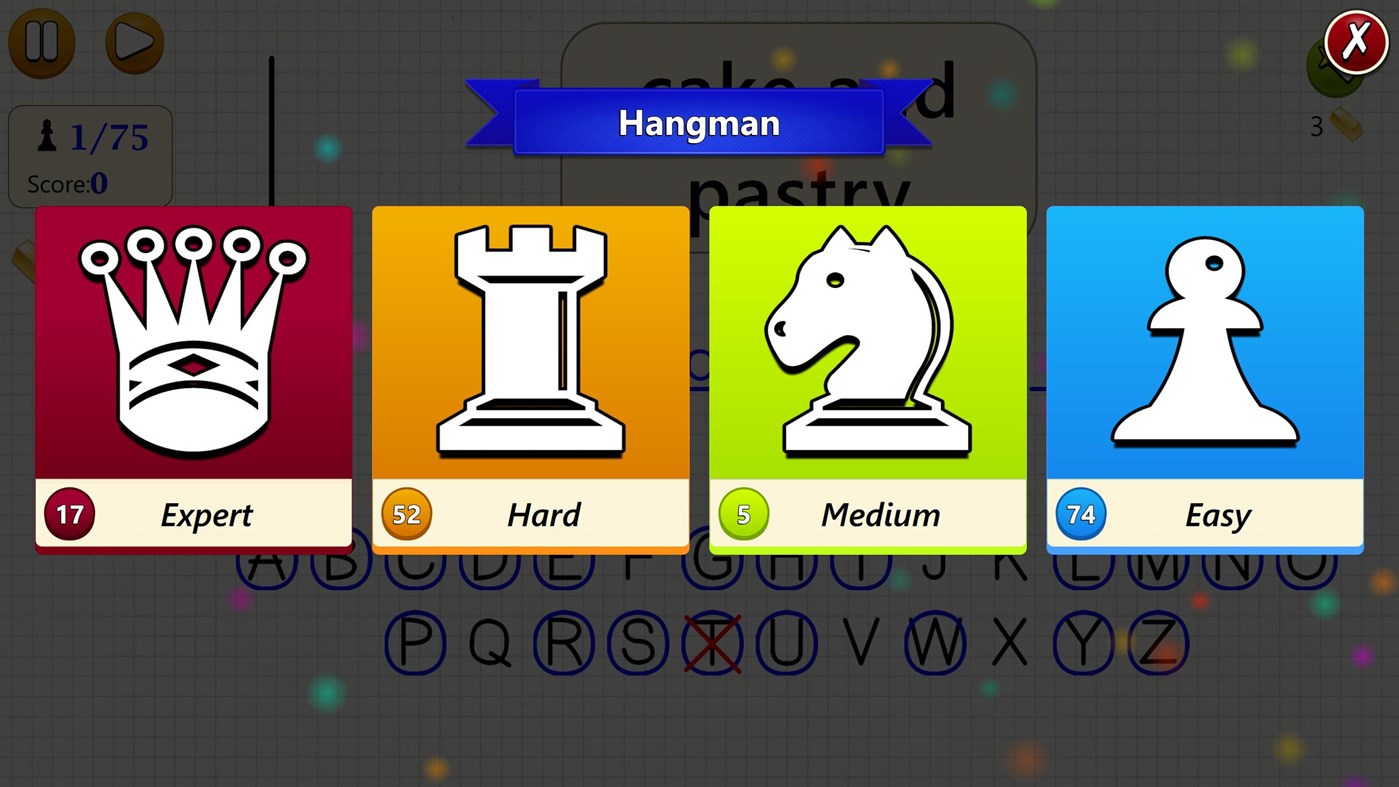Exit the game with the red X
Image resolution: width=1399 pixels, height=787 pixels.
coord(1356,40)
